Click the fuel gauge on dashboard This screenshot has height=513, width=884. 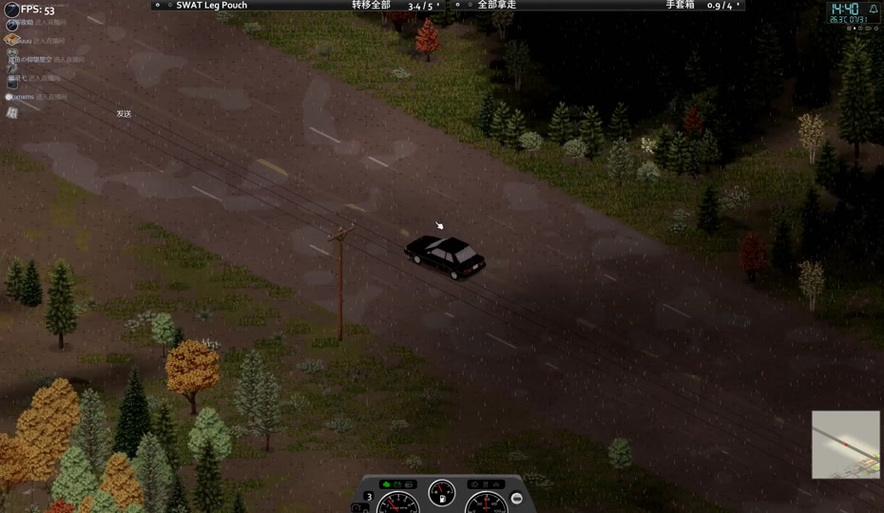(442, 493)
